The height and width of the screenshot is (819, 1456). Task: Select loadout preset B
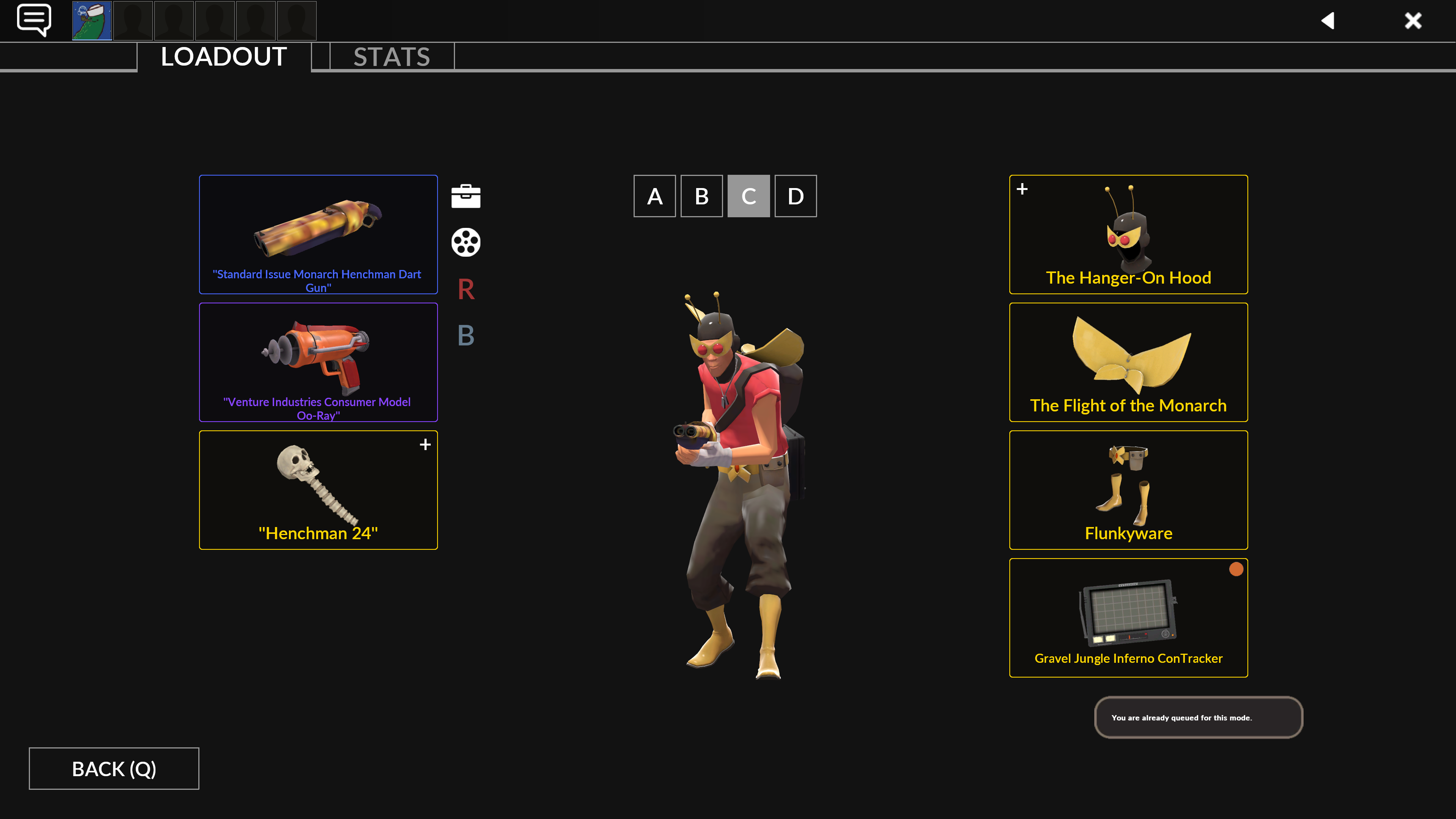701,196
